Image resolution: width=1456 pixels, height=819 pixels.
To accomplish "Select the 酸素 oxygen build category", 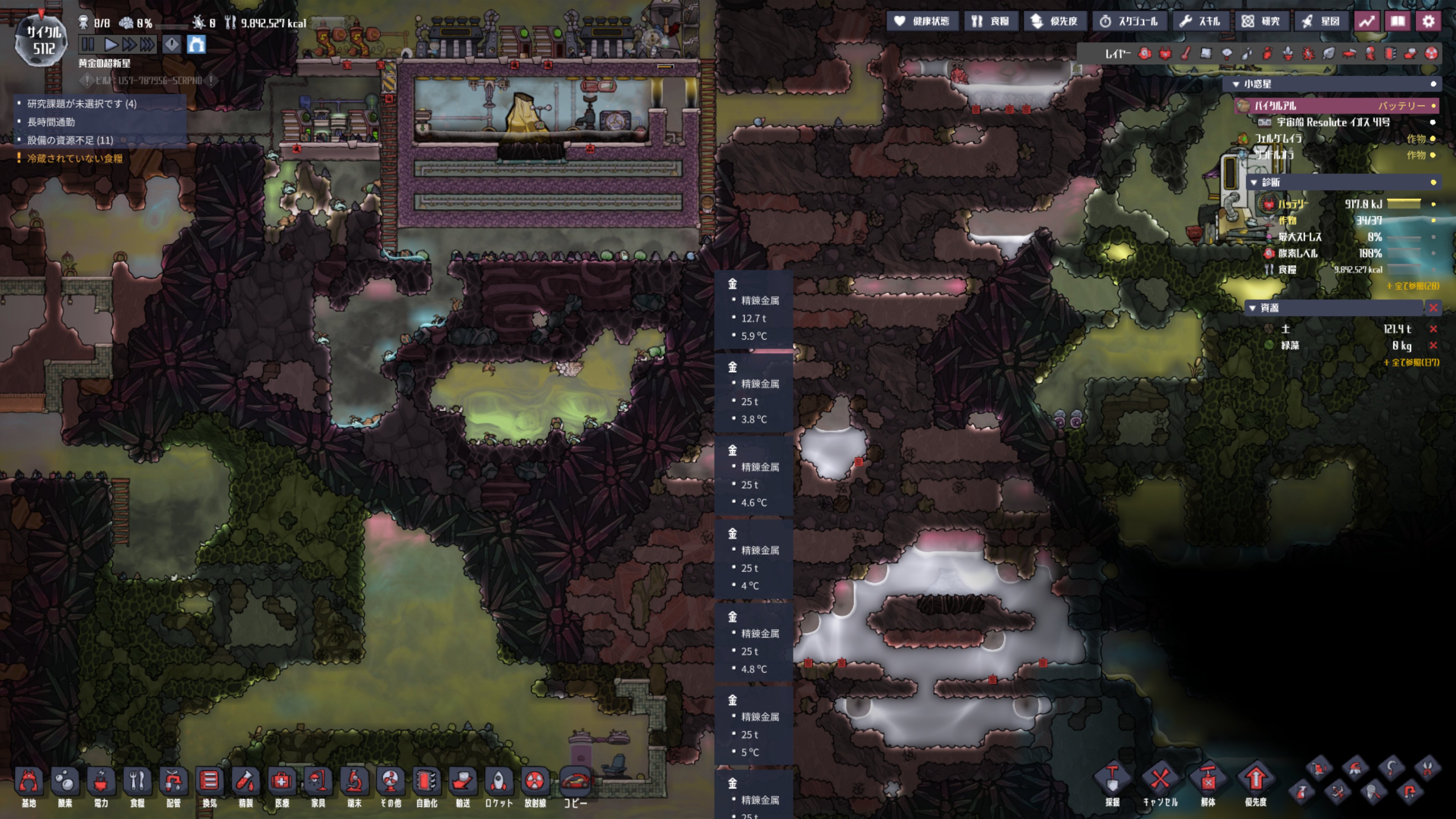I will [x=65, y=786].
